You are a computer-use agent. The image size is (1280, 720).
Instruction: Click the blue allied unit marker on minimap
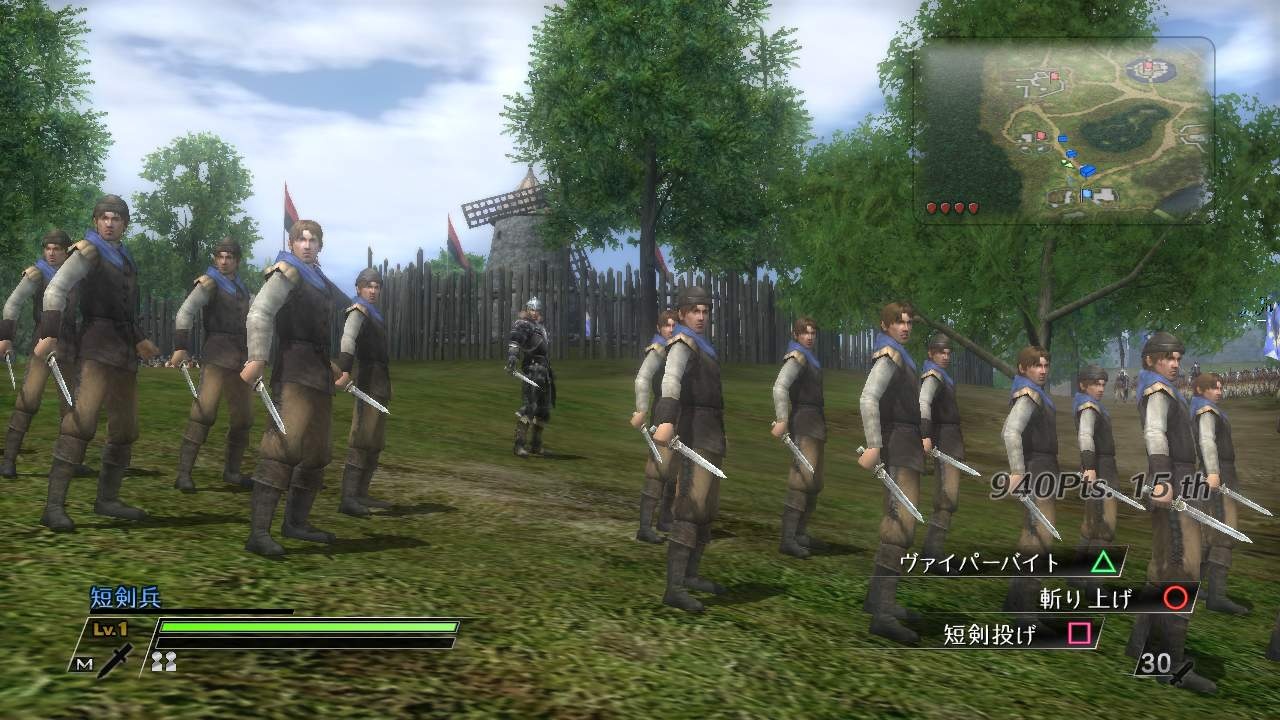click(1086, 170)
